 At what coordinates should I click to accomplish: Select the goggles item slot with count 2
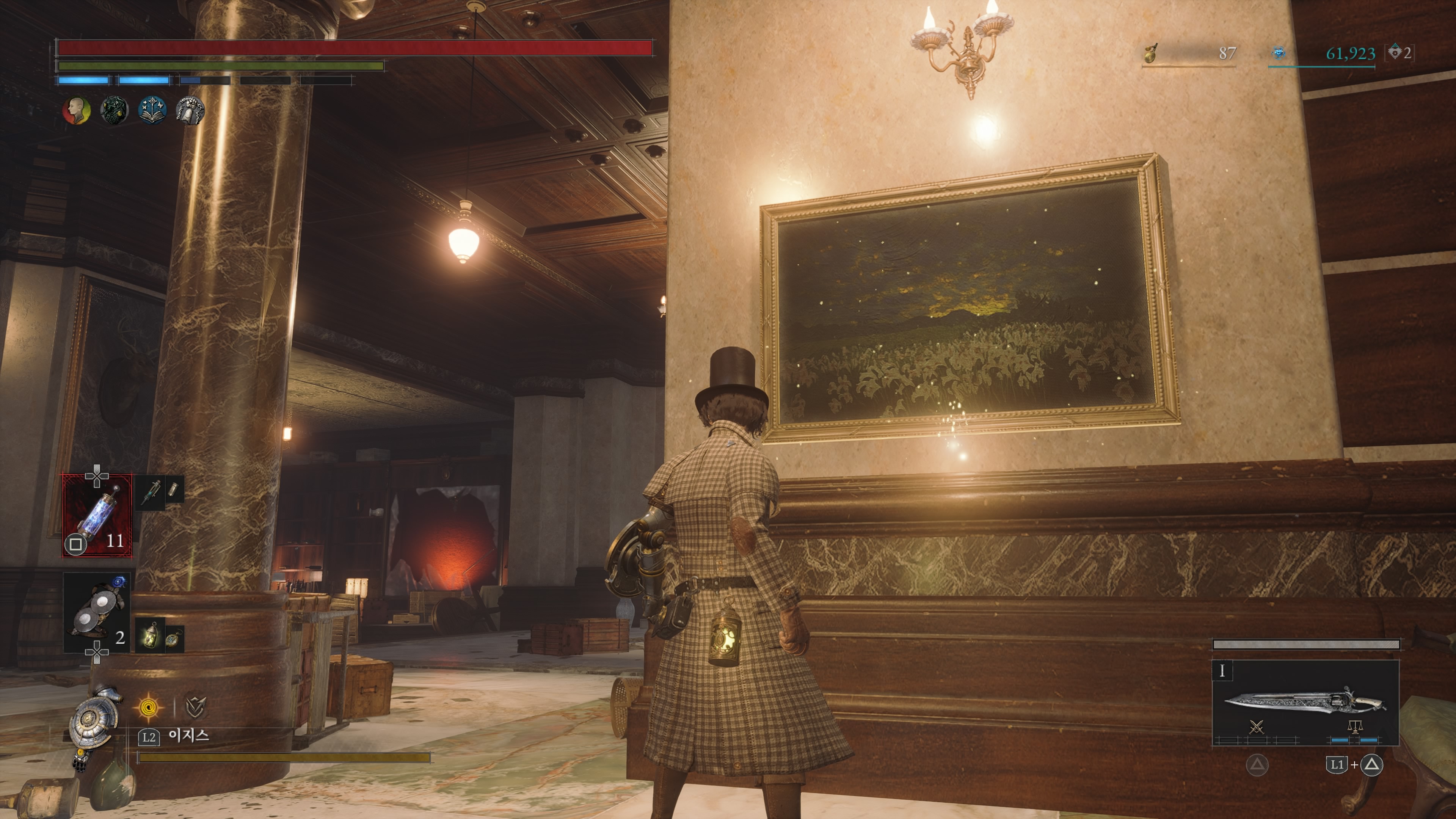point(97,613)
